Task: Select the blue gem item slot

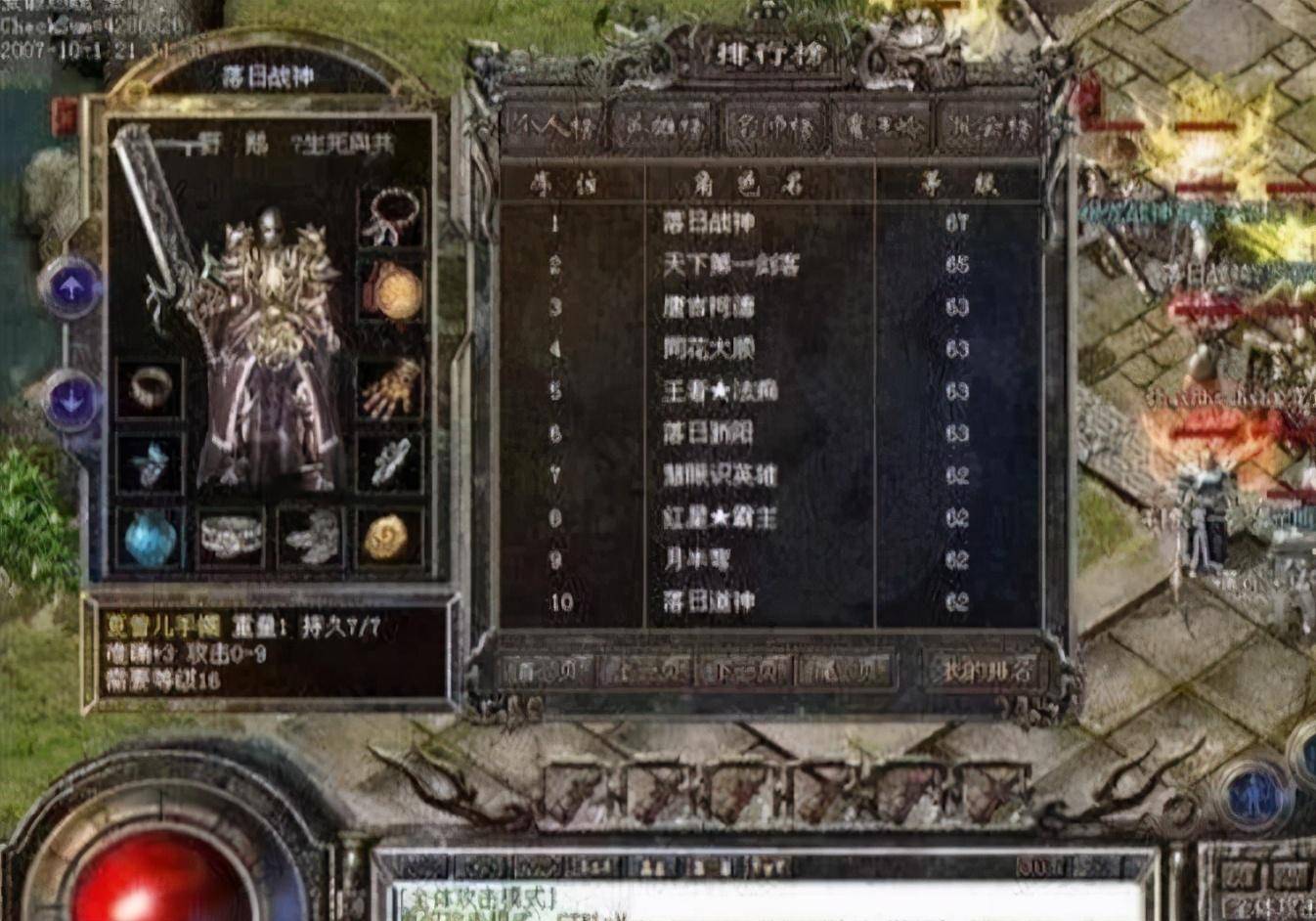Action: click(x=147, y=537)
